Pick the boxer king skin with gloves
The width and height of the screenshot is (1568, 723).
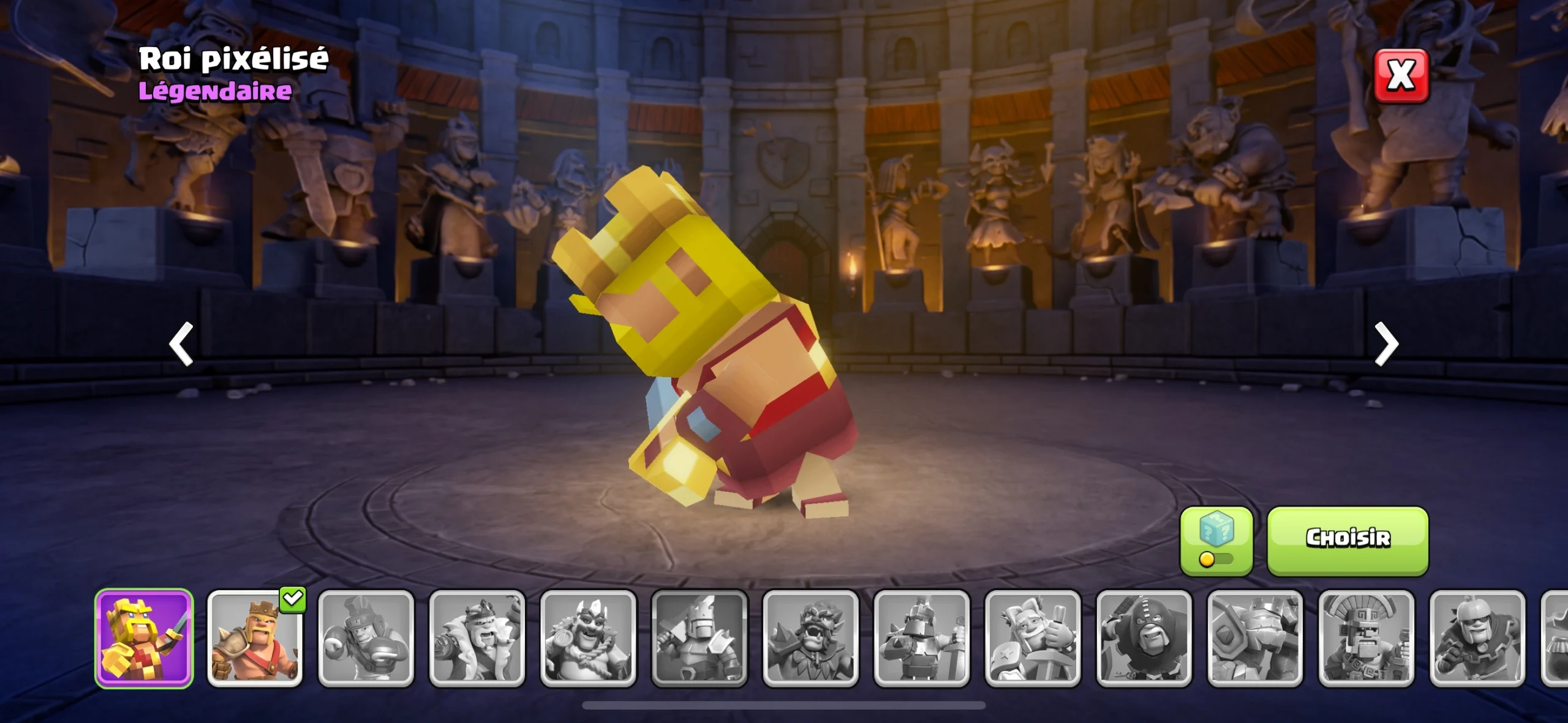[366, 638]
